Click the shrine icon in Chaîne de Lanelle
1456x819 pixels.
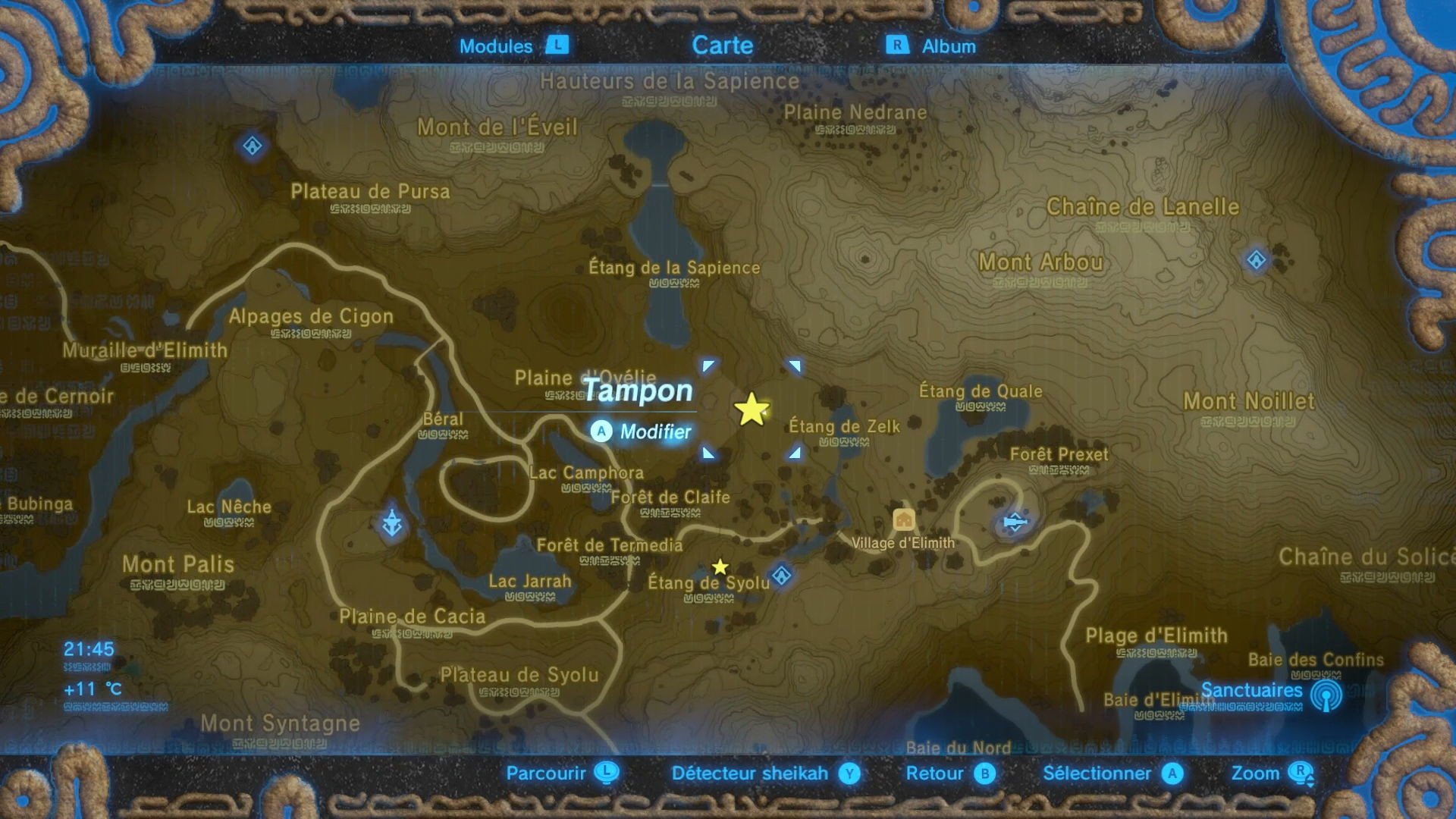click(x=1255, y=259)
